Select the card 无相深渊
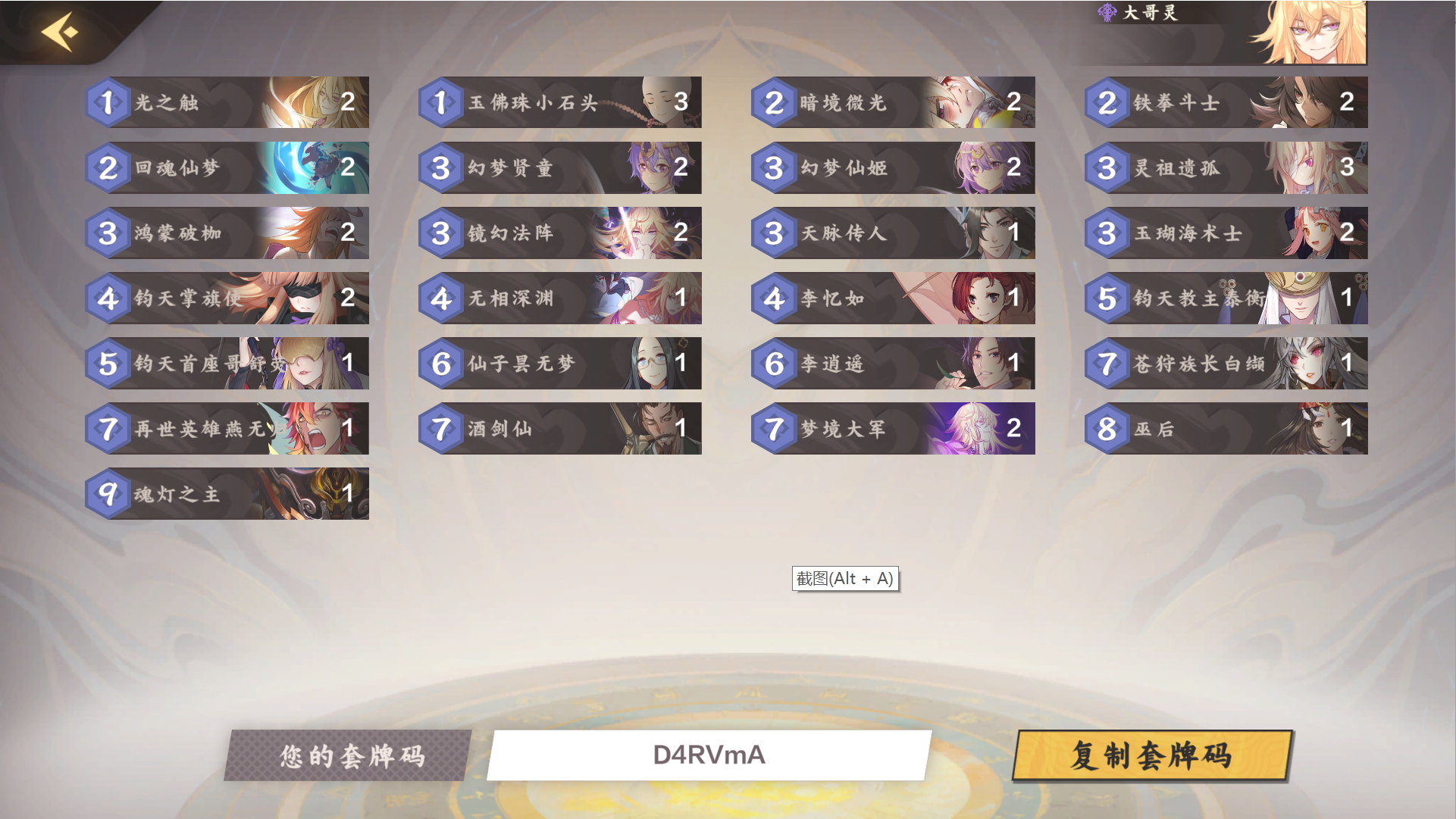Image resolution: width=1456 pixels, height=819 pixels. click(x=559, y=298)
